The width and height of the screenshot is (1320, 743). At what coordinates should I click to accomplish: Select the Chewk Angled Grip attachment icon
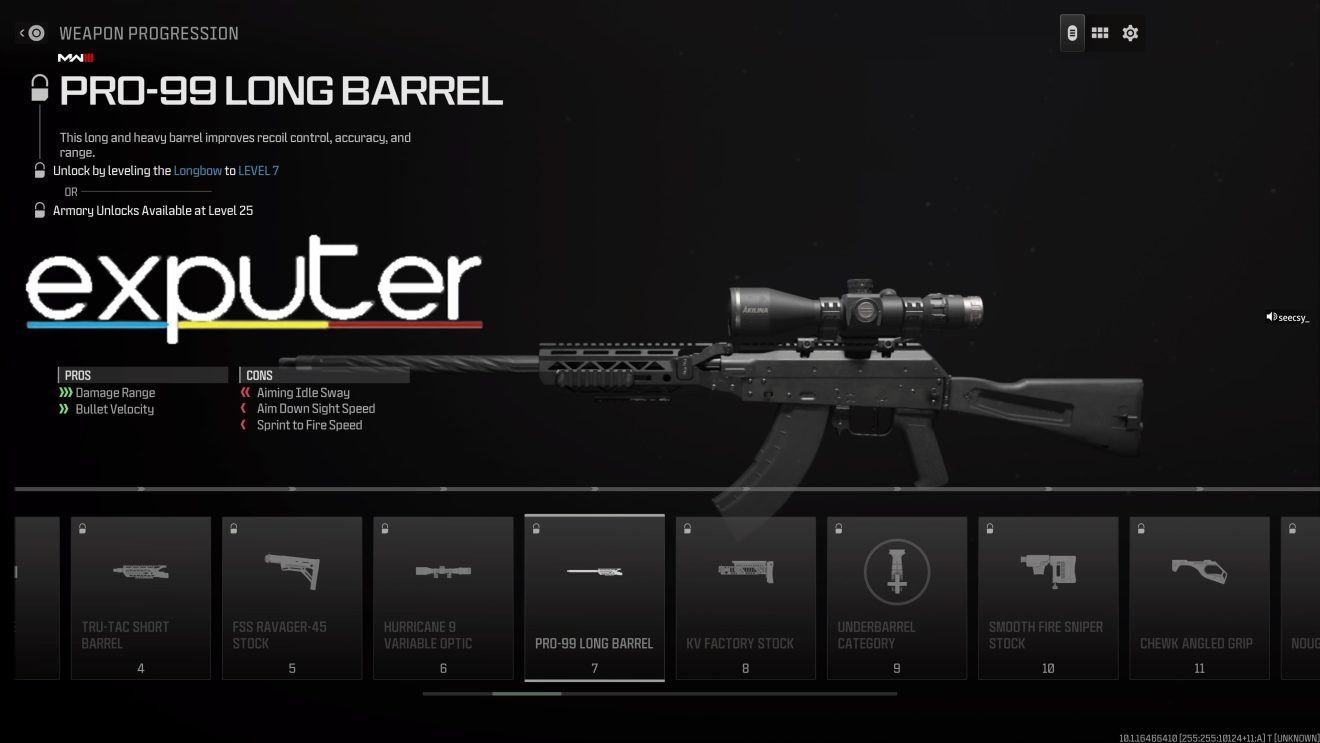(x=1199, y=572)
